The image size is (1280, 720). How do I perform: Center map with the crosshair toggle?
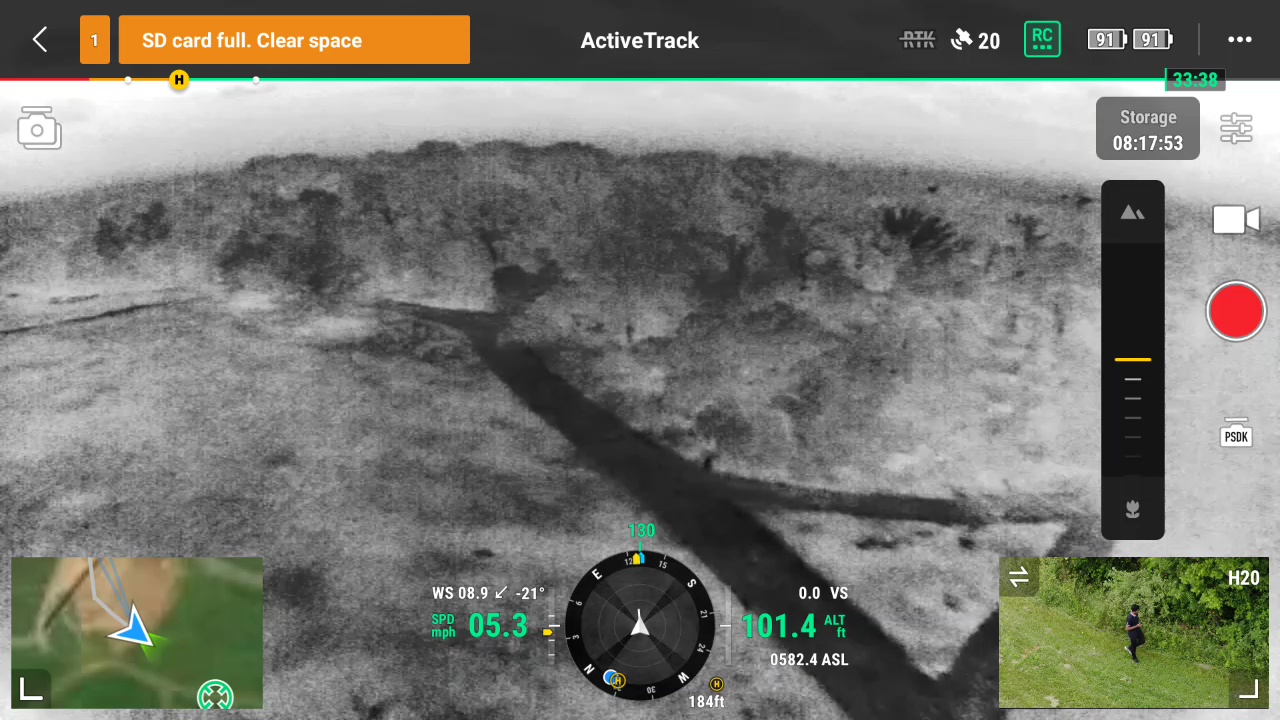[215, 694]
